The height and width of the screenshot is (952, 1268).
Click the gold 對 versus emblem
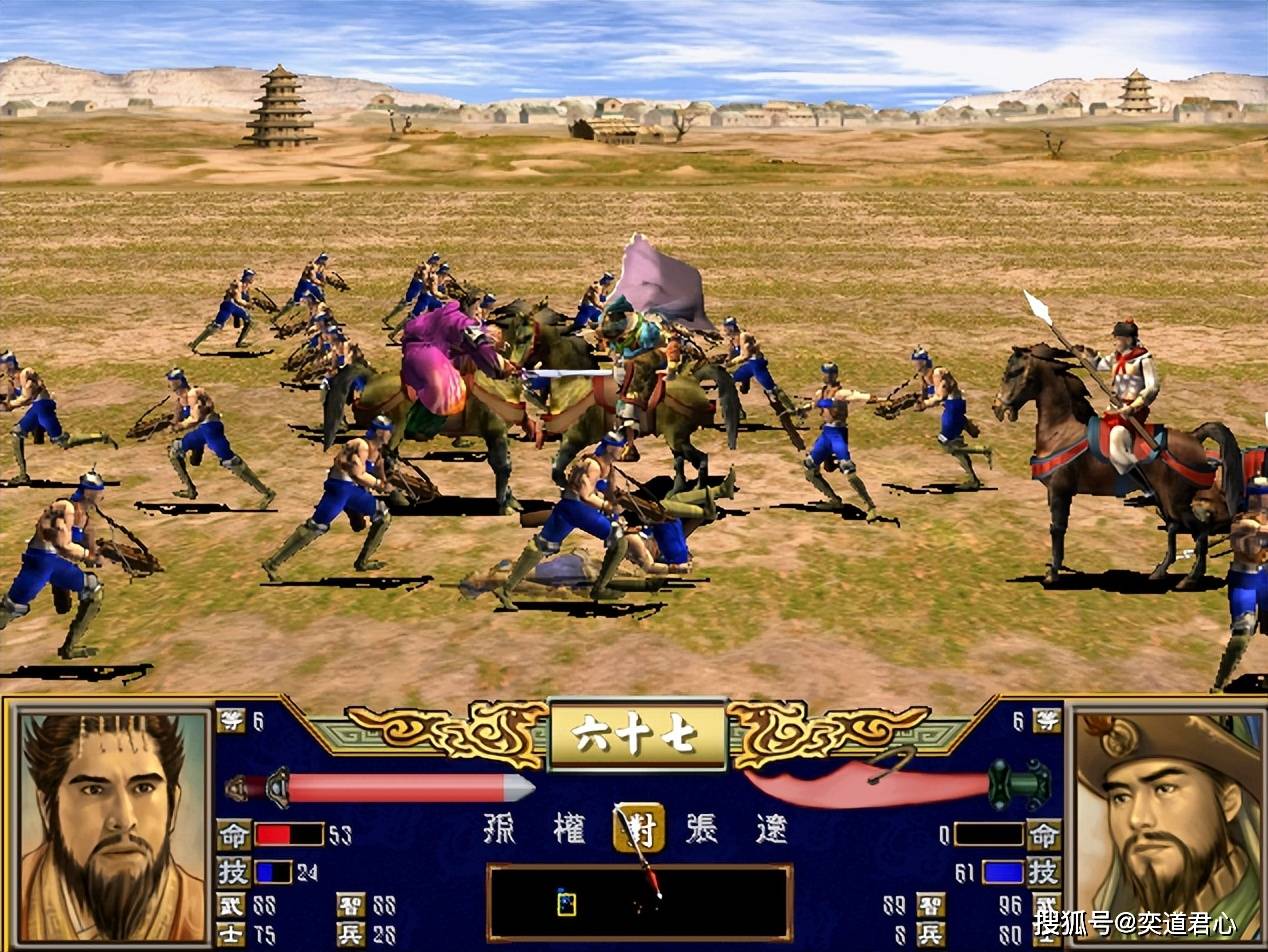coord(638,828)
